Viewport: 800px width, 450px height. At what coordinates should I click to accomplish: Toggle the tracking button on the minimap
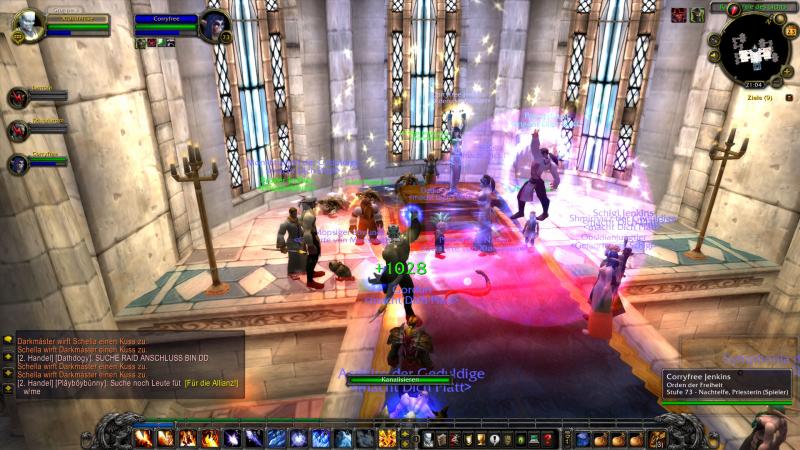[714, 40]
